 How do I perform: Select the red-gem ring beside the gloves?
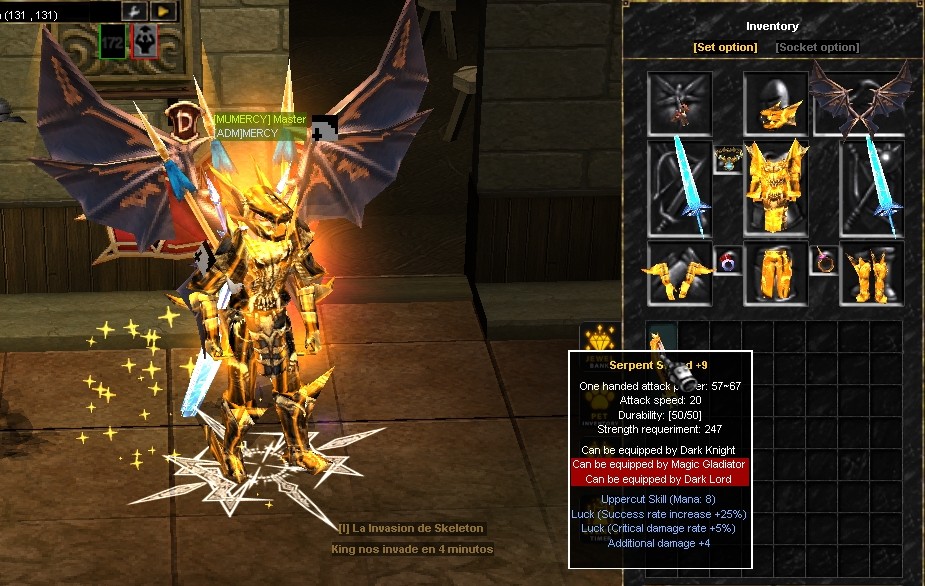(x=727, y=260)
